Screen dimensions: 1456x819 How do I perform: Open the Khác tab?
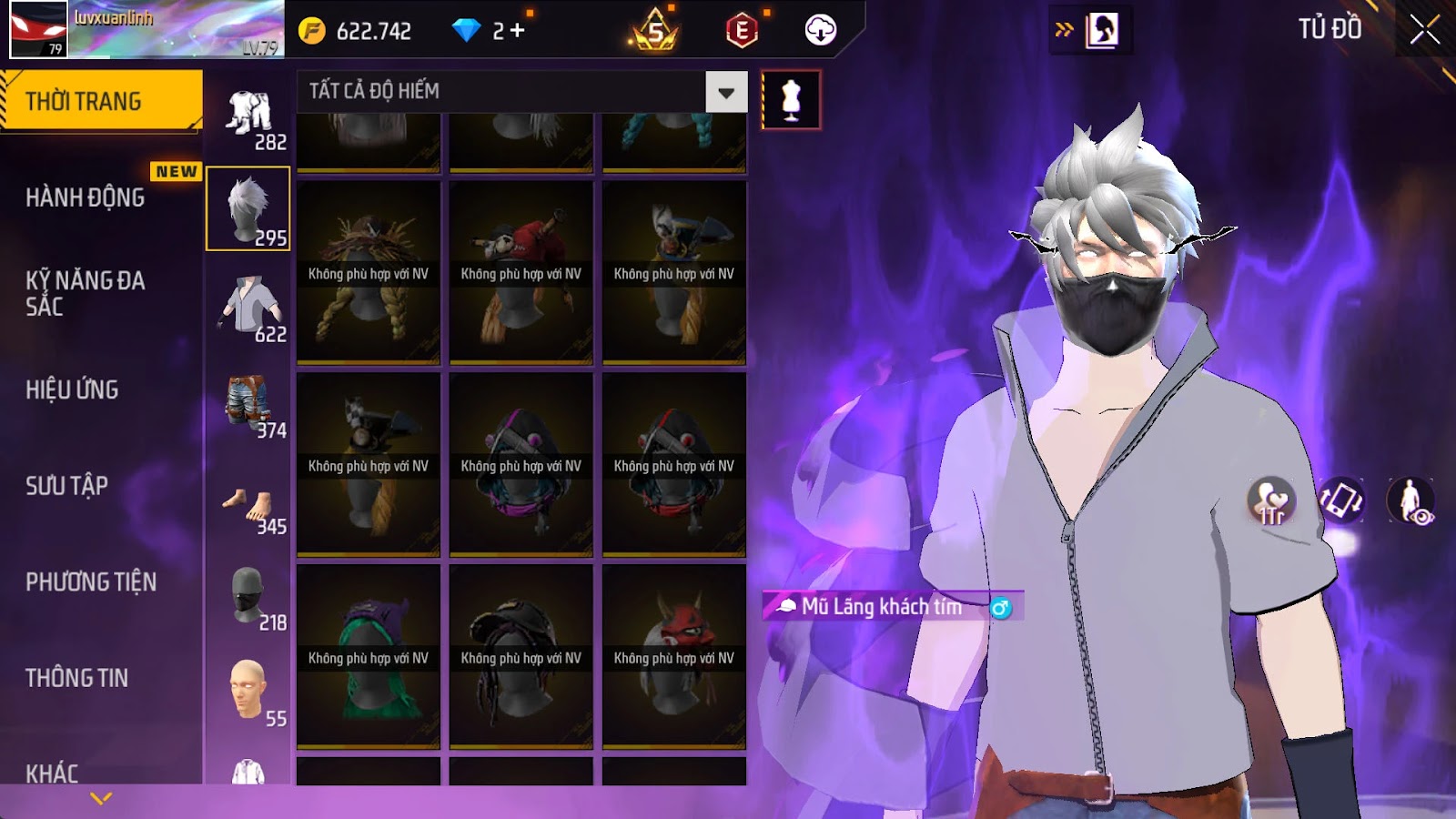(52, 773)
